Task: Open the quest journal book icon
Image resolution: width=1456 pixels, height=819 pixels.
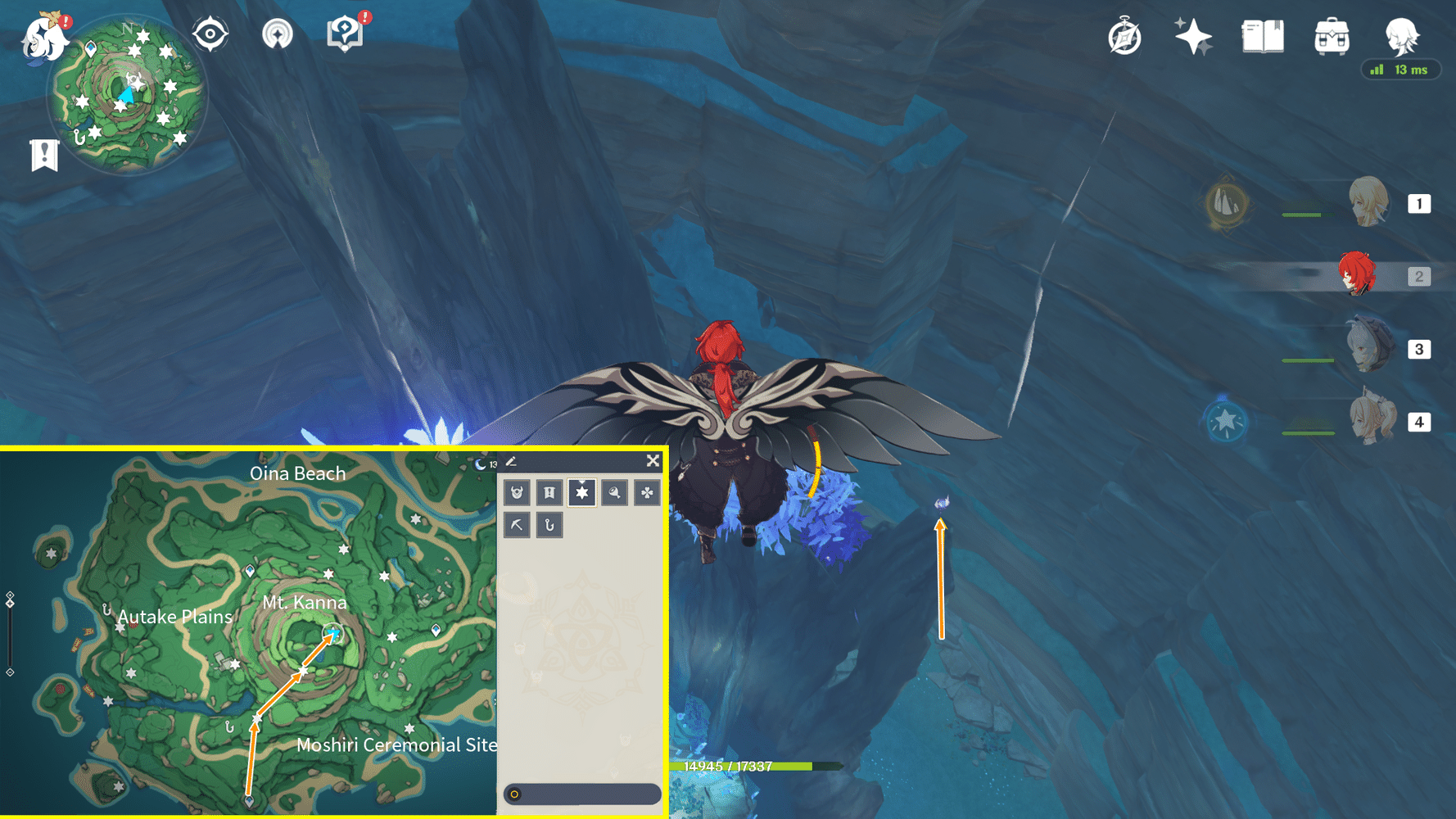Action: click(1261, 34)
